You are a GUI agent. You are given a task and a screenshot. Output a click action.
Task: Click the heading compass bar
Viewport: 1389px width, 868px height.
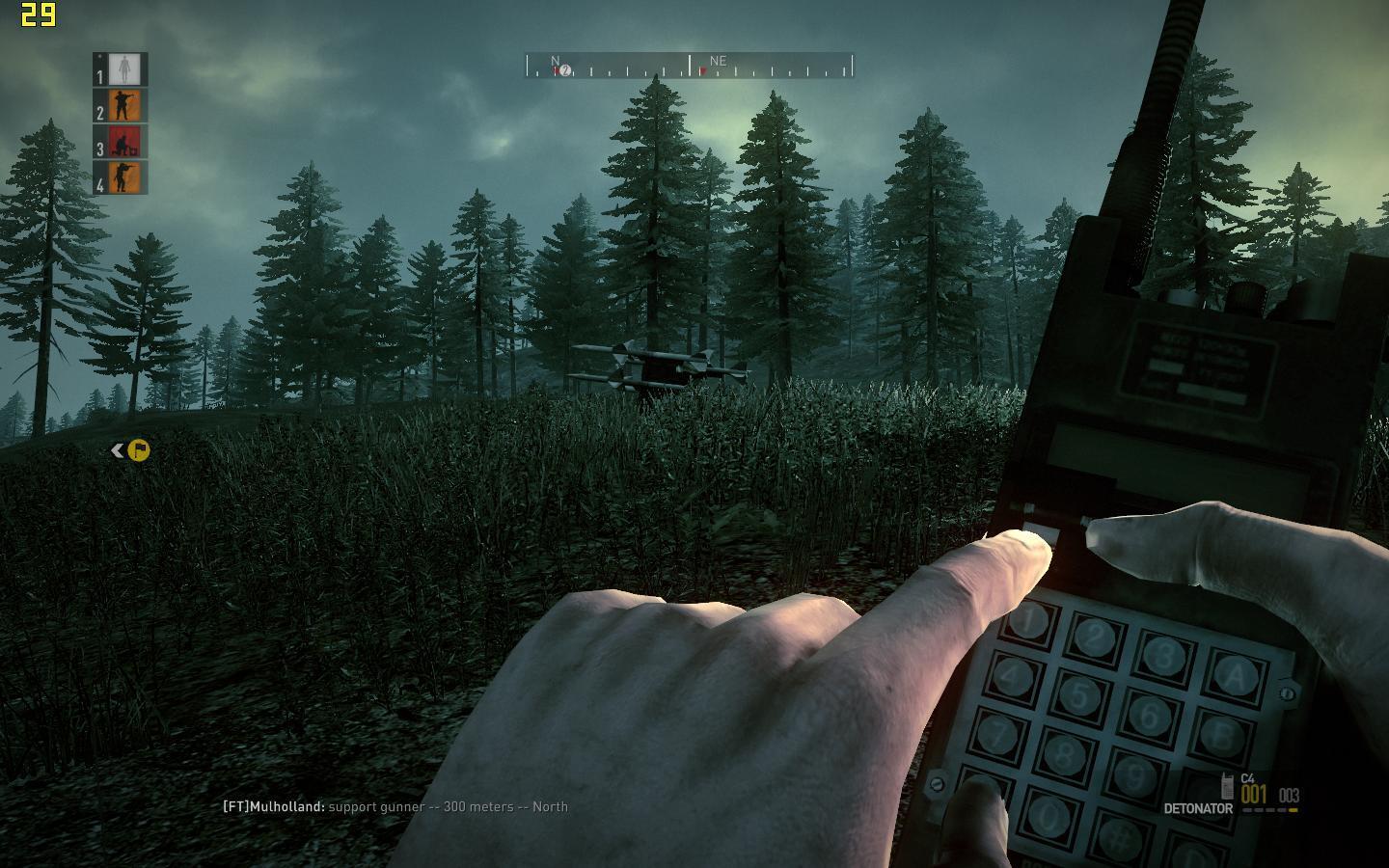click(x=689, y=67)
